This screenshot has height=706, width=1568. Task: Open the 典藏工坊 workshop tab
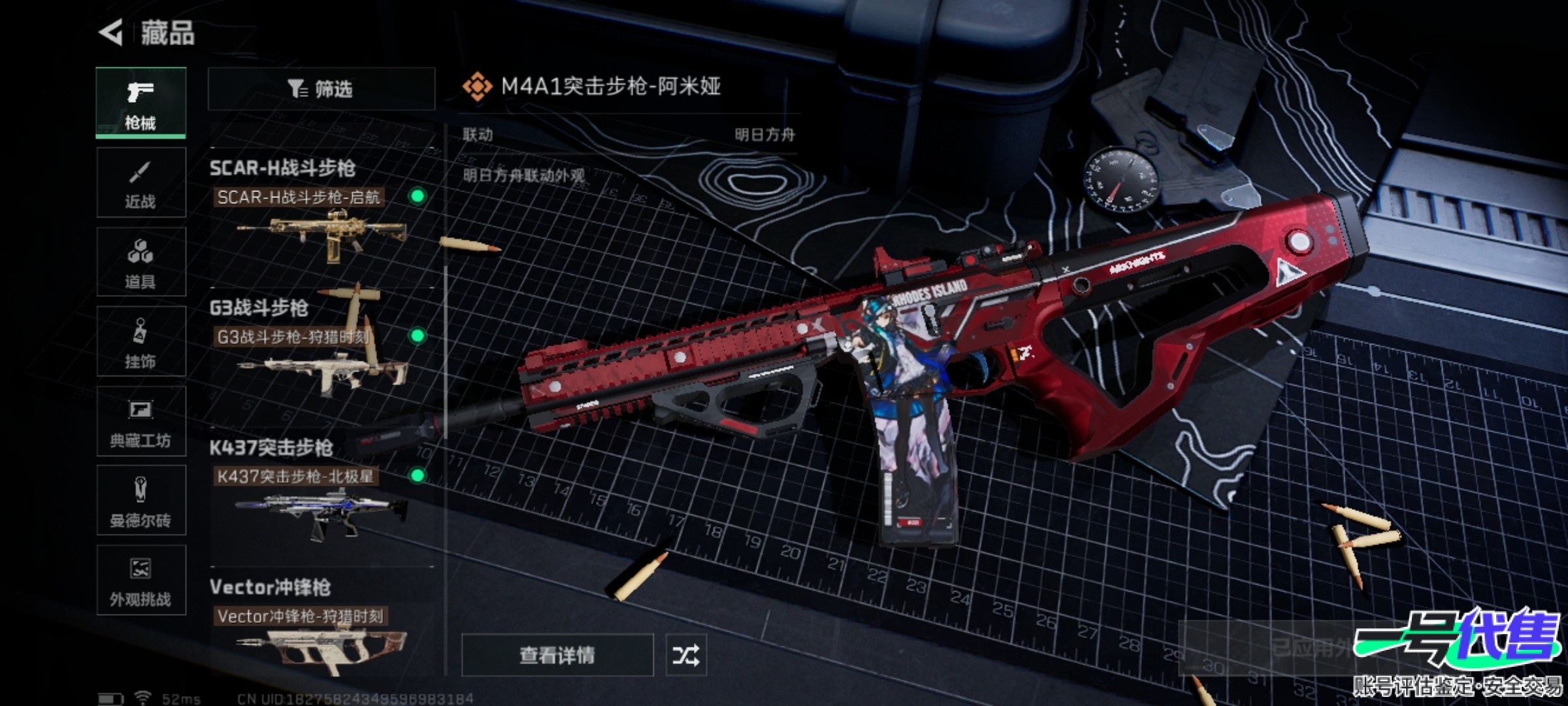pyautogui.click(x=140, y=422)
